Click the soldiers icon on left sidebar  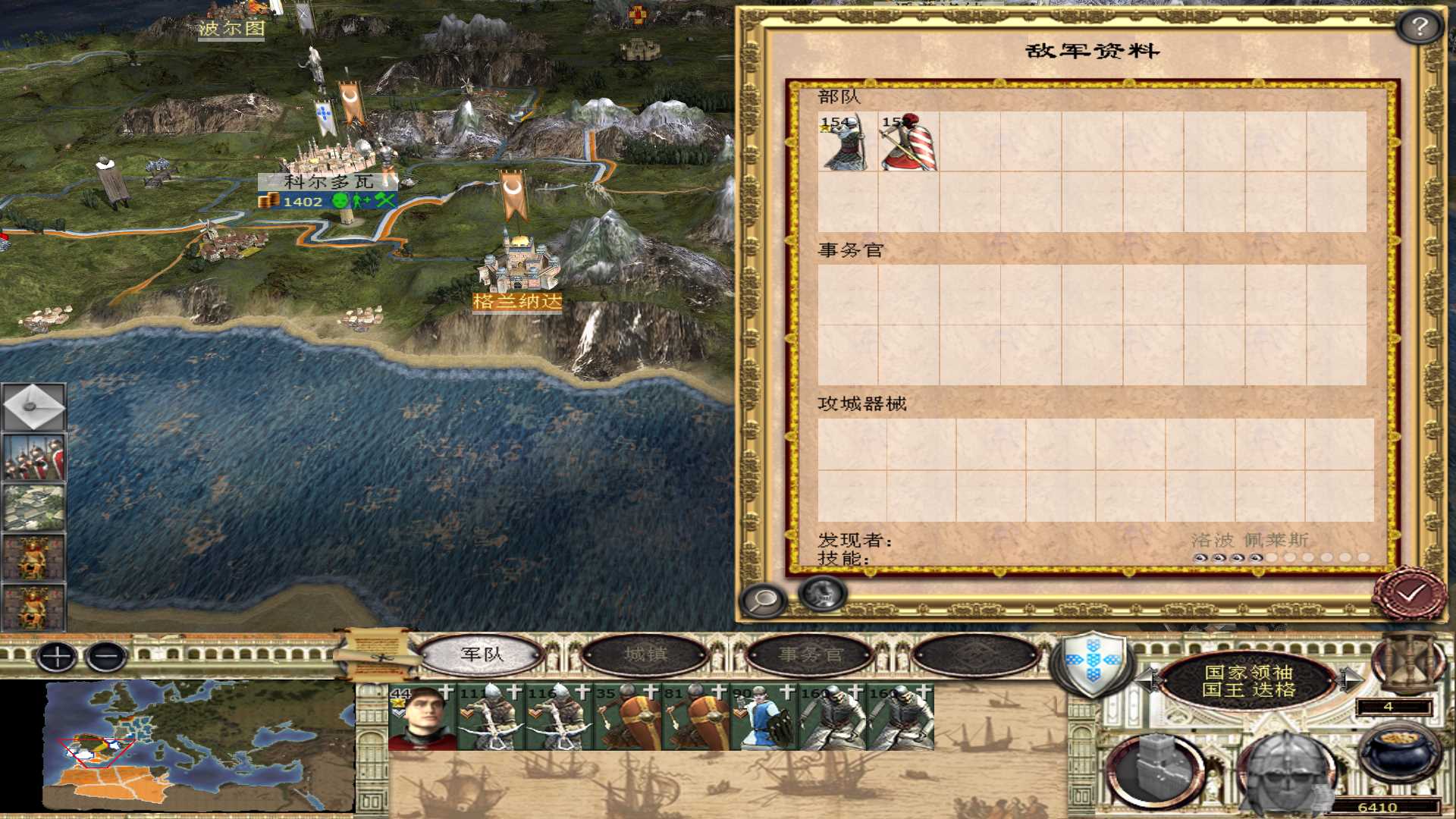click(x=33, y=458)
